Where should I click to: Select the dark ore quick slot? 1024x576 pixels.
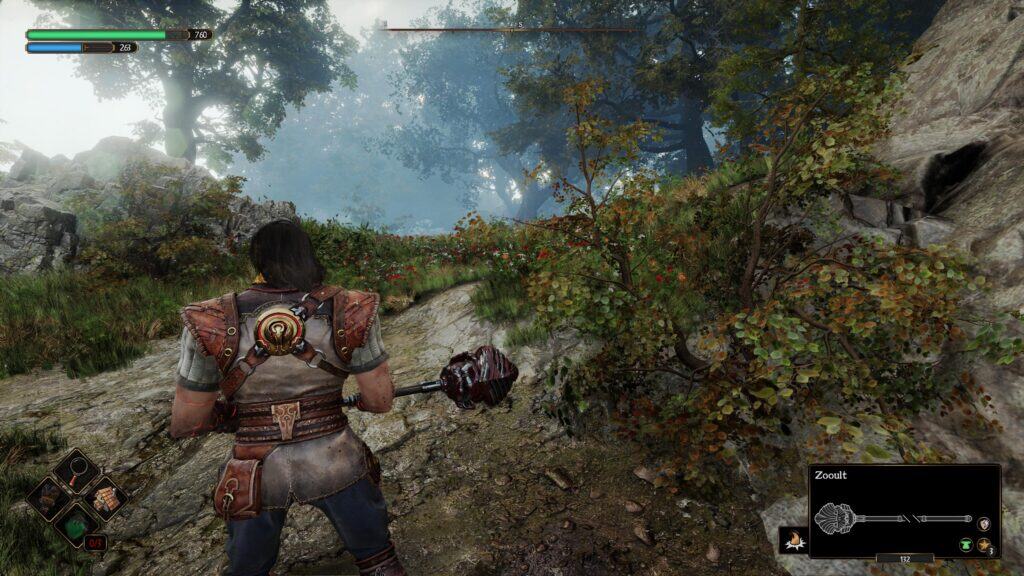[48, 496]
